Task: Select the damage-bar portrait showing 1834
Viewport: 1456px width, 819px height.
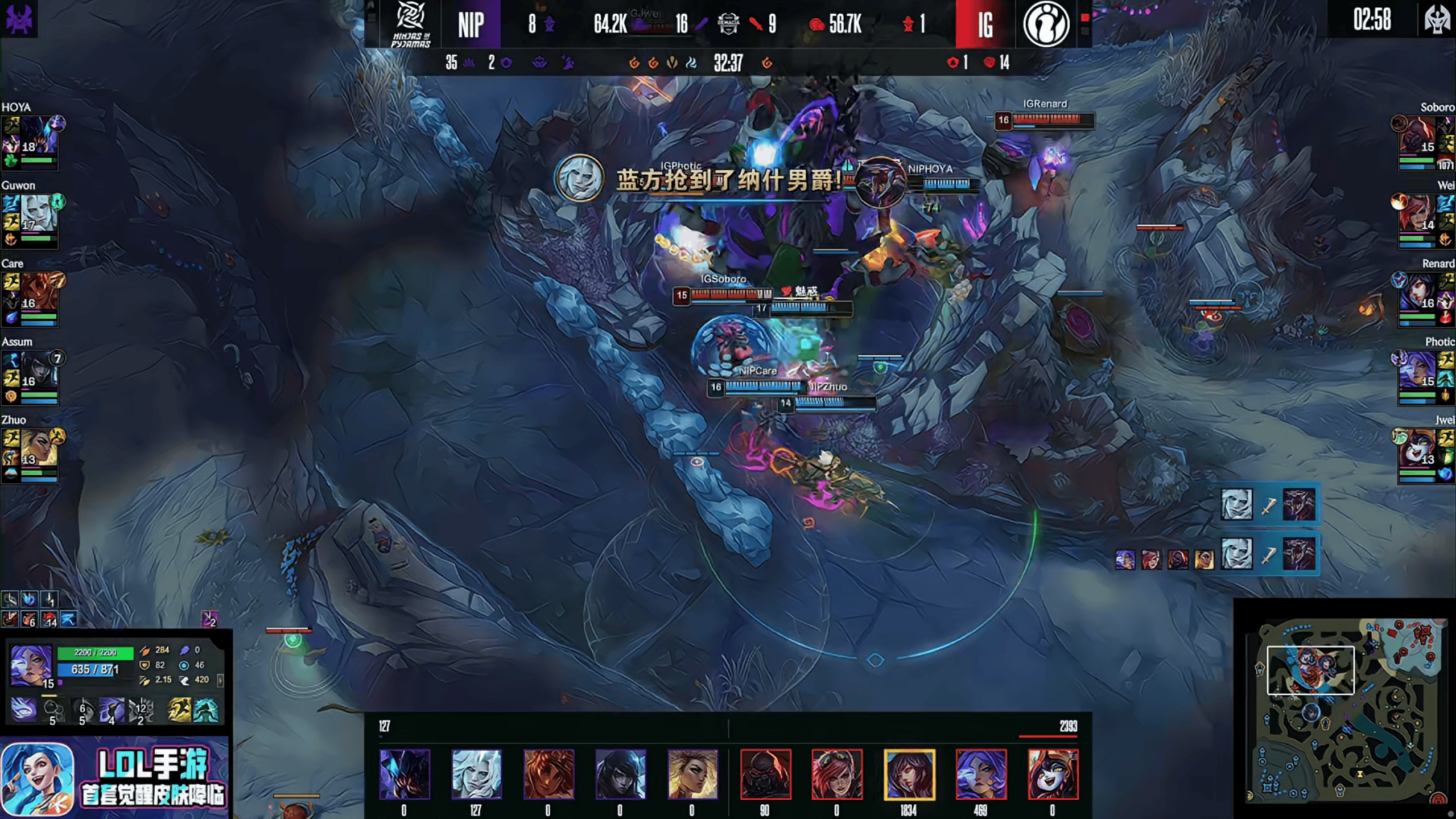Action: pyautogui.click(x=909, y=774)
